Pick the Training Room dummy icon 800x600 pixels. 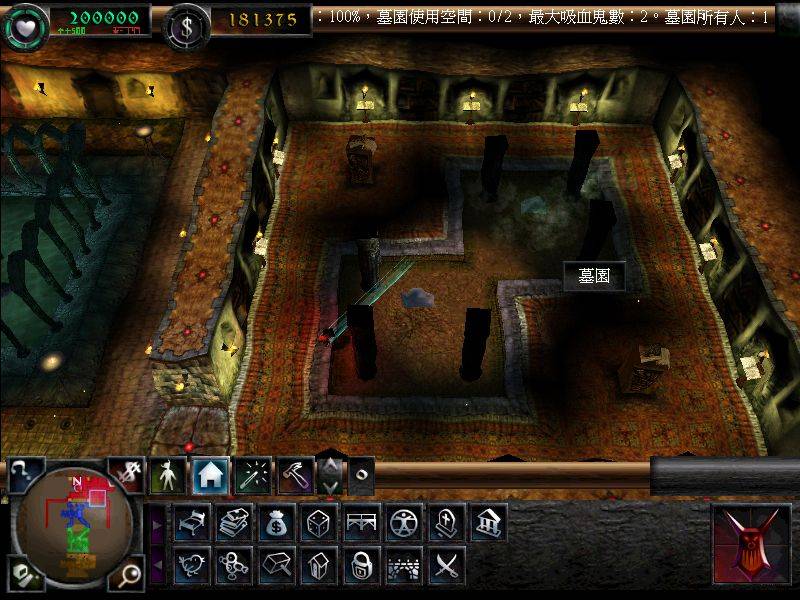(x=232, y=565)
